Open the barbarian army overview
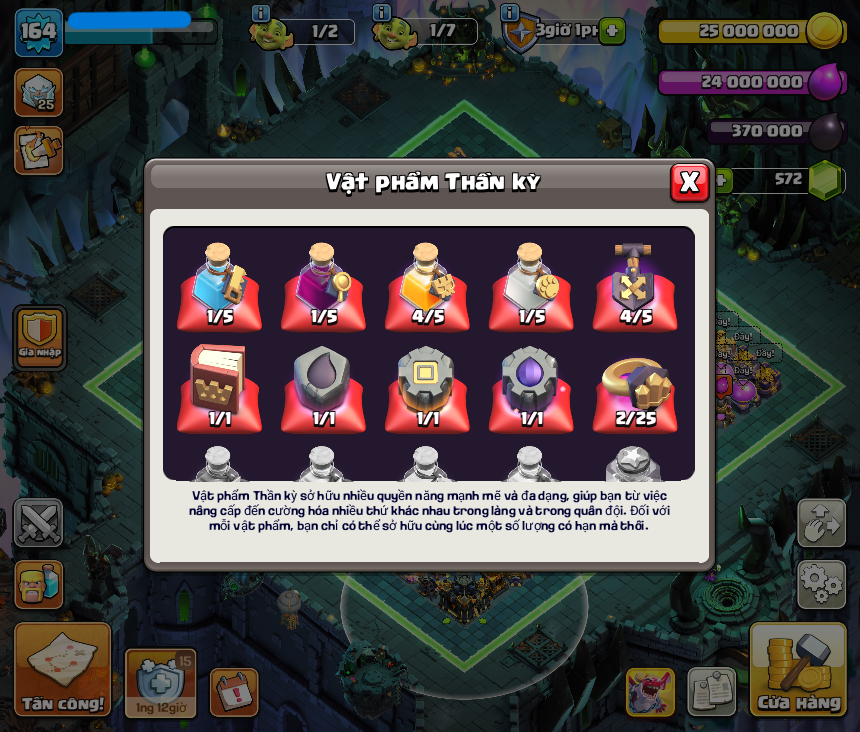The image size is (860, 732). tap(39, 585)
